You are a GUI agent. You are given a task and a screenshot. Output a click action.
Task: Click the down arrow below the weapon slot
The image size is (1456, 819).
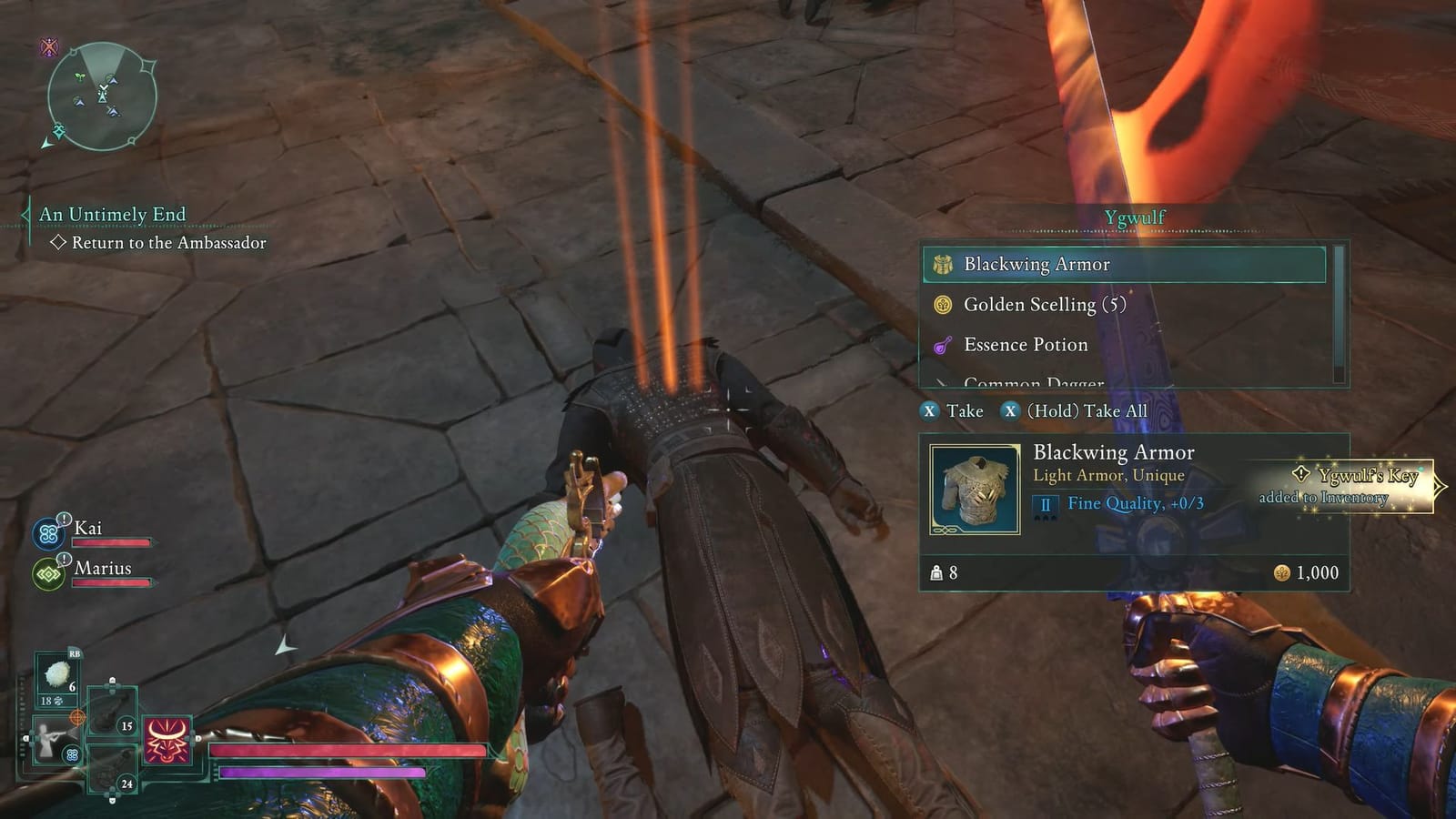click(111, 799)
